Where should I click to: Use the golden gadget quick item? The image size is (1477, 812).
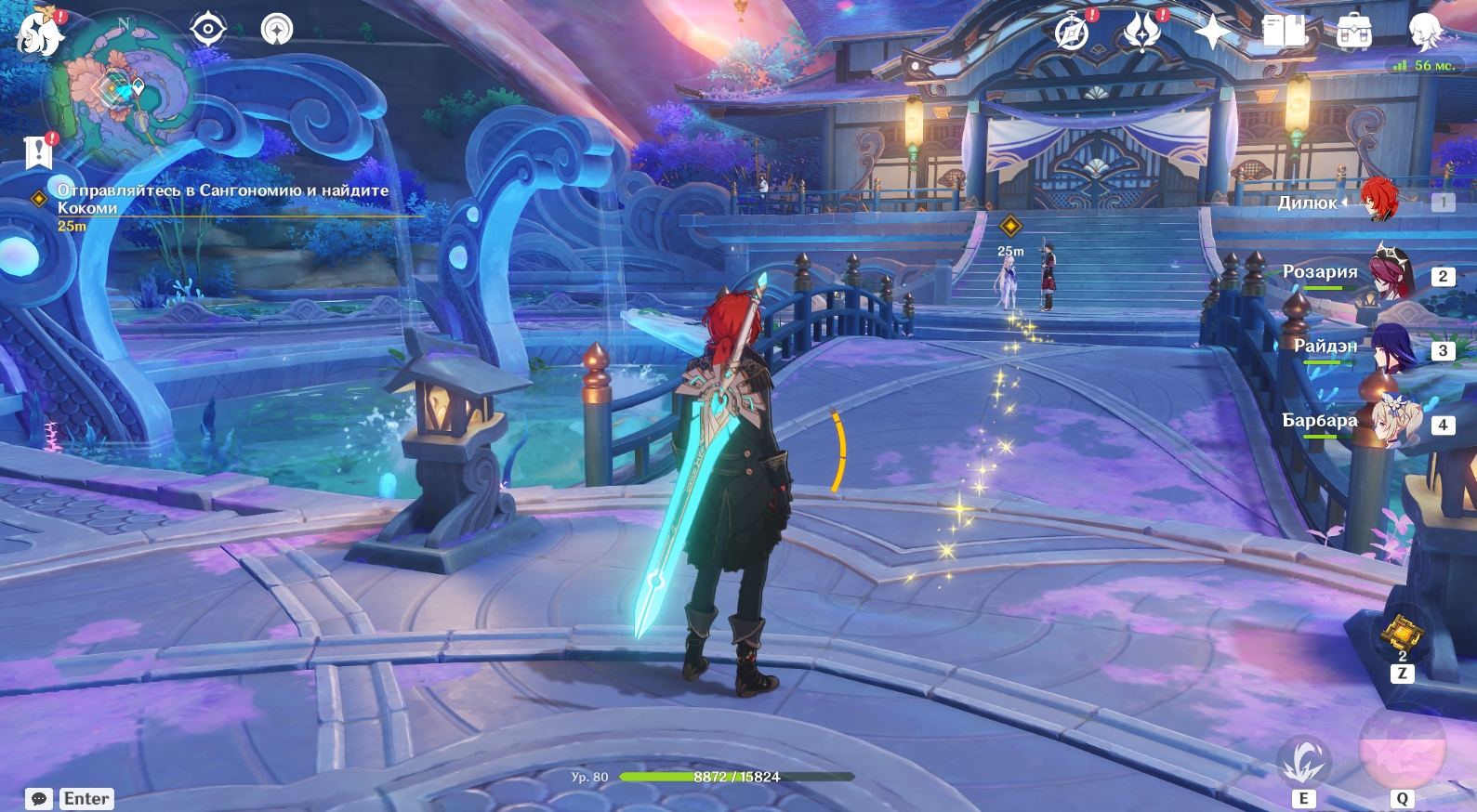[x=1402, y=635]
